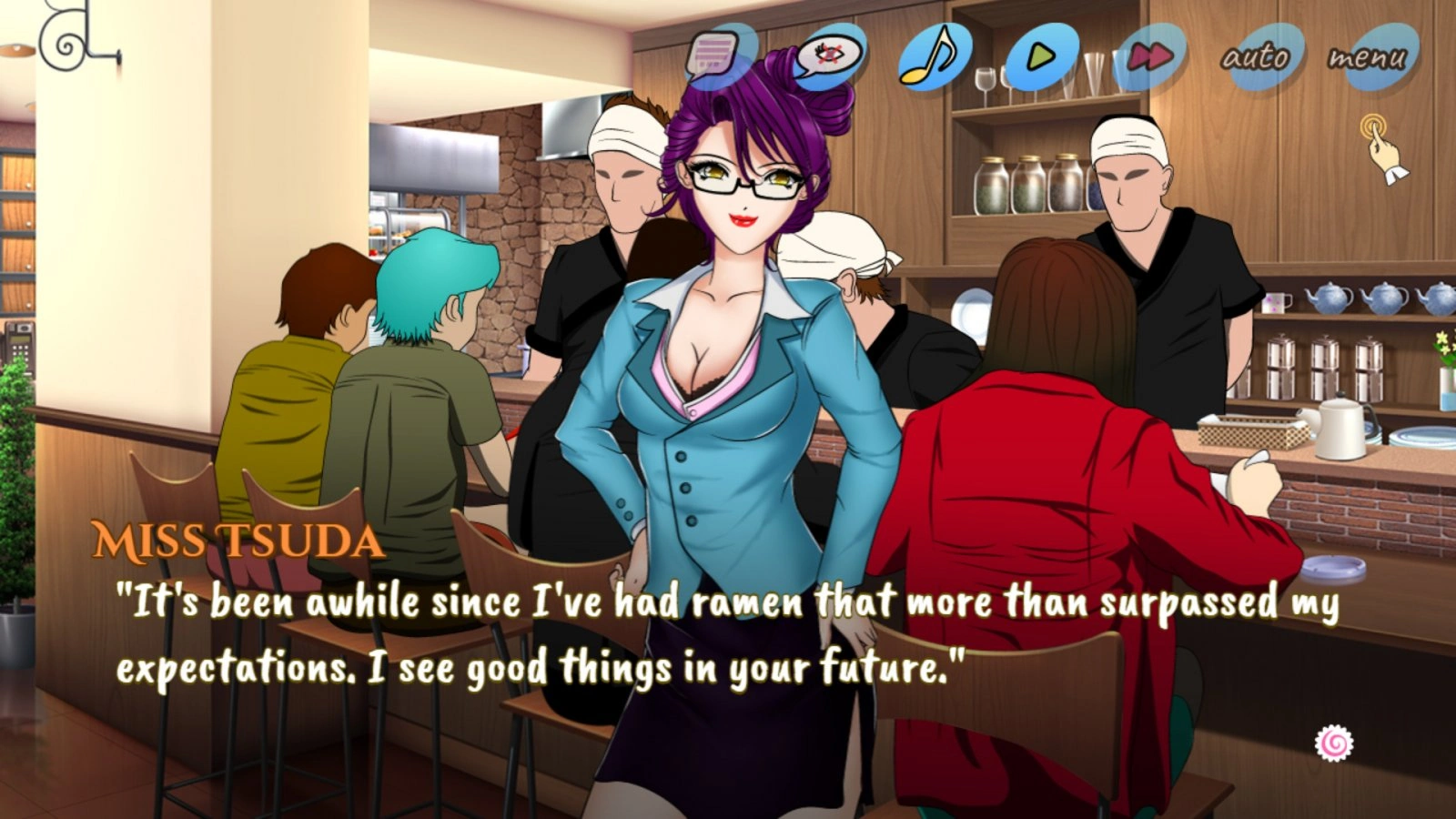Advance dialogue with the pink swirl indicator
The width and height of the screenshot is (1456, 819).
click(1334, 743)
